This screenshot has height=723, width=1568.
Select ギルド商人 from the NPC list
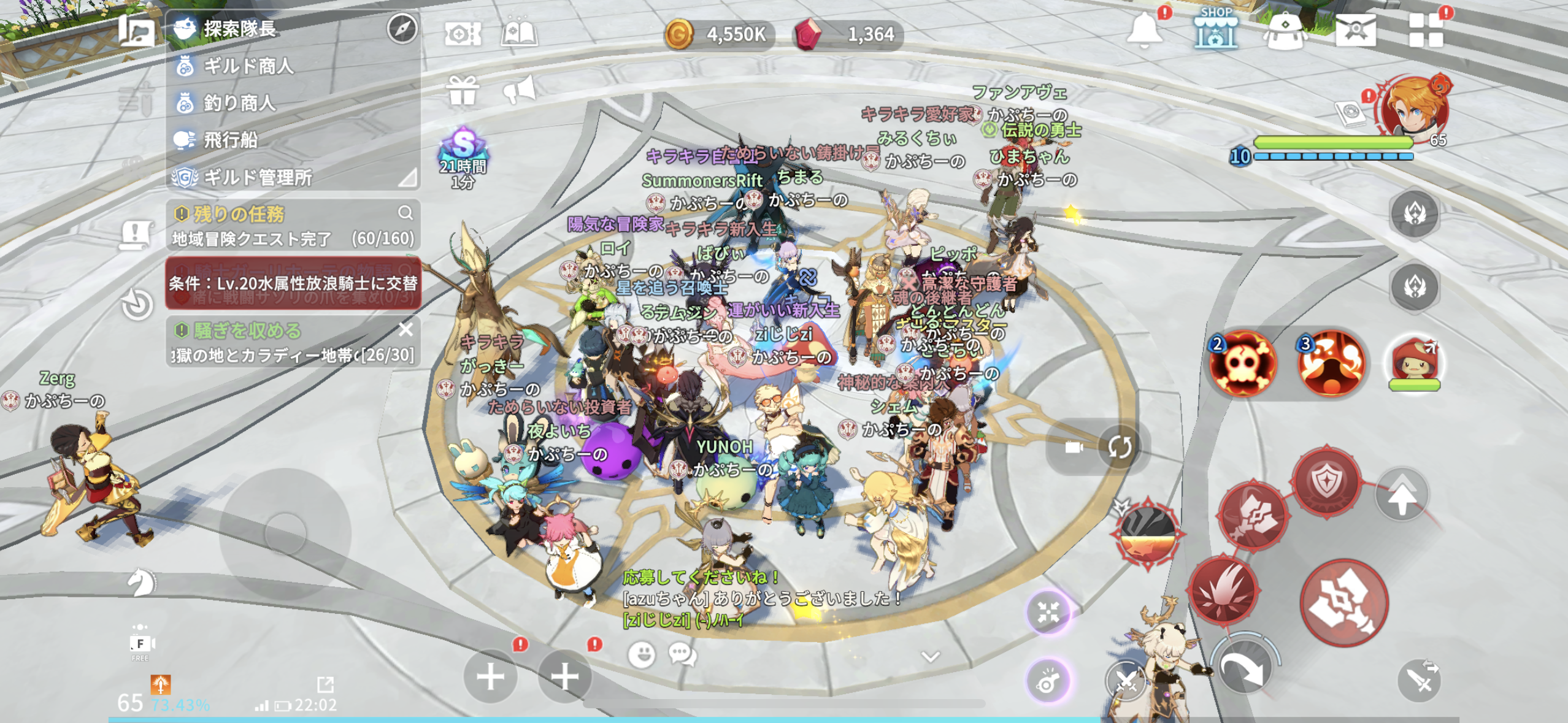(x=248, y=66)
